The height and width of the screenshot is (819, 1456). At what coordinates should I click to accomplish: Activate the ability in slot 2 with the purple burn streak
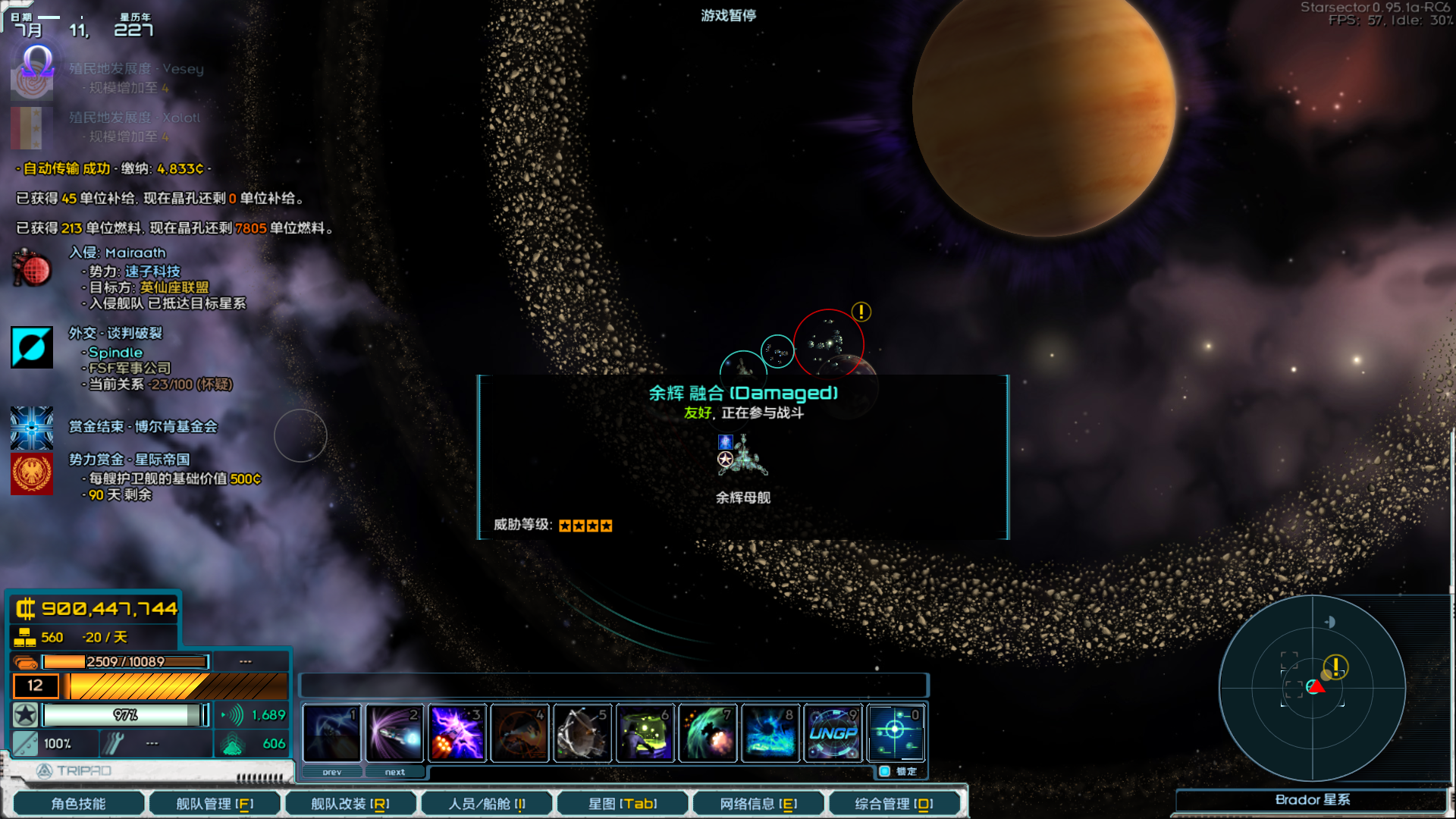pyautogui.click(x=394, y=733)
